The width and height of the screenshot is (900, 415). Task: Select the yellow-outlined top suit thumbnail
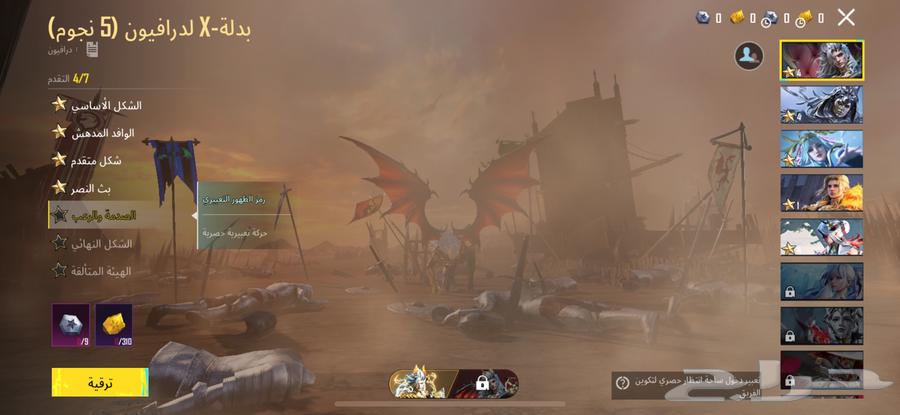pyautogui.click(x=821, y=60)
